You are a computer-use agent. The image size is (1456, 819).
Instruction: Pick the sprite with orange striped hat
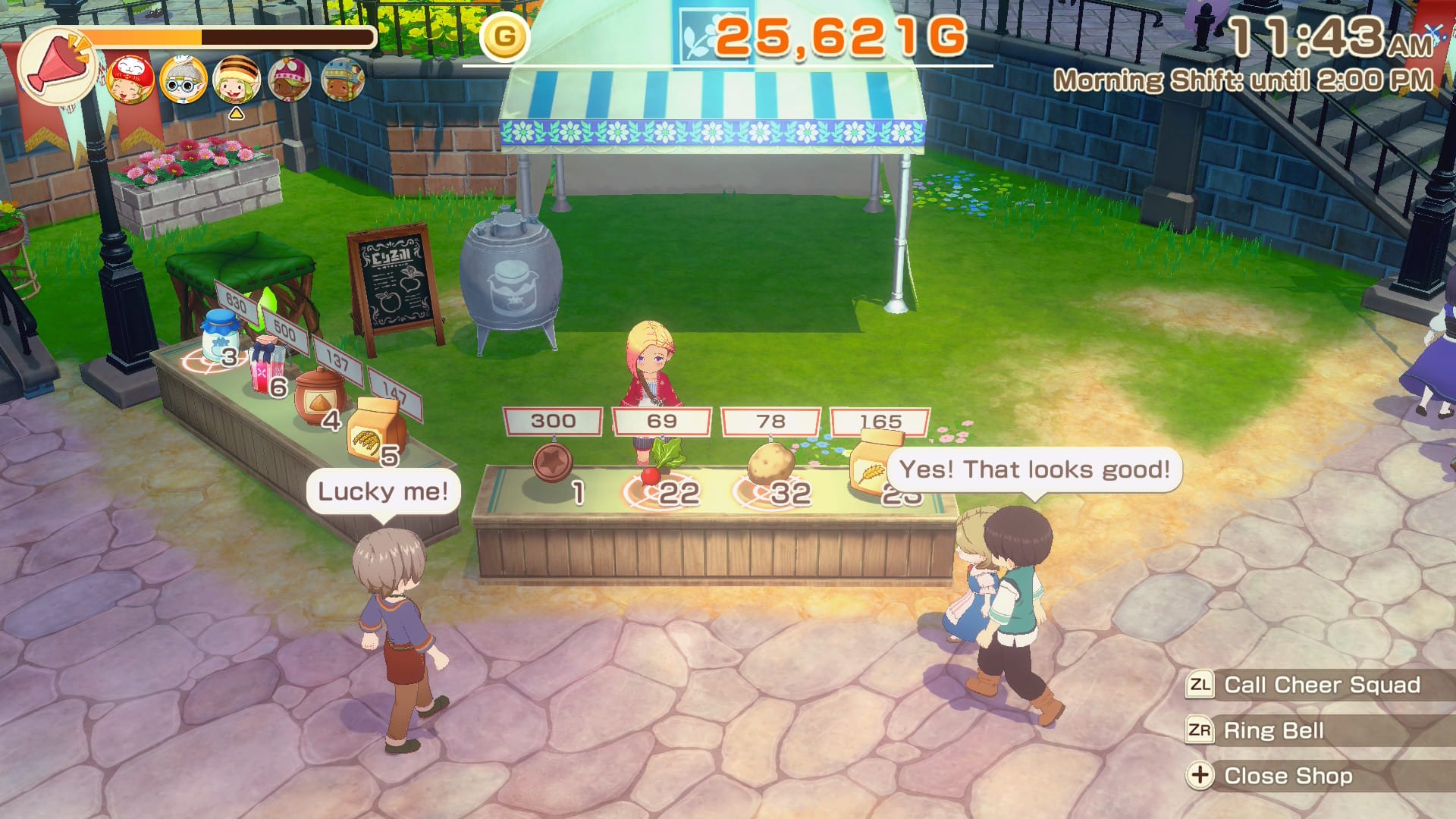[237, 80]
